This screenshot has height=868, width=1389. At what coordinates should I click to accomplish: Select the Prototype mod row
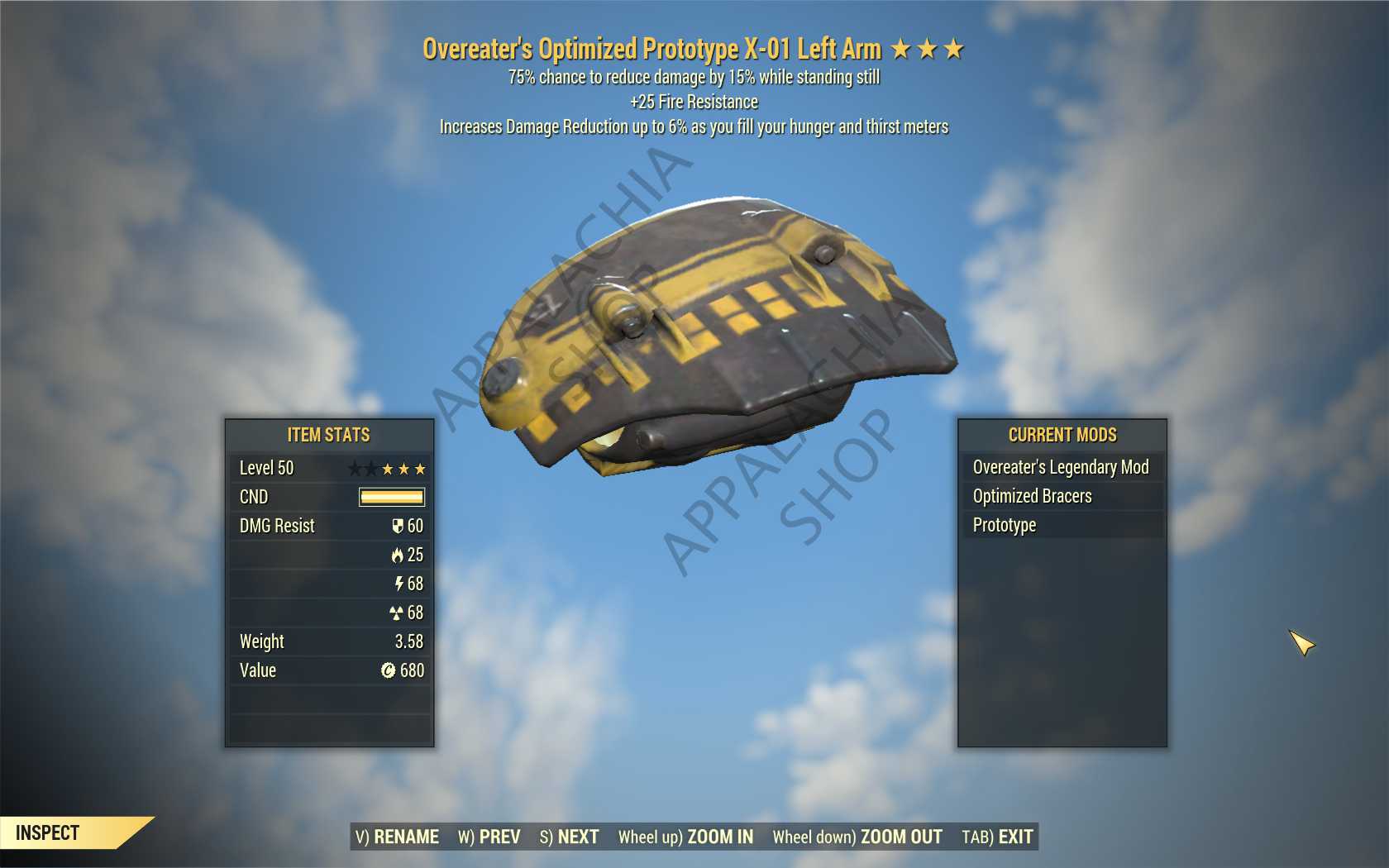coord(1061,525)
